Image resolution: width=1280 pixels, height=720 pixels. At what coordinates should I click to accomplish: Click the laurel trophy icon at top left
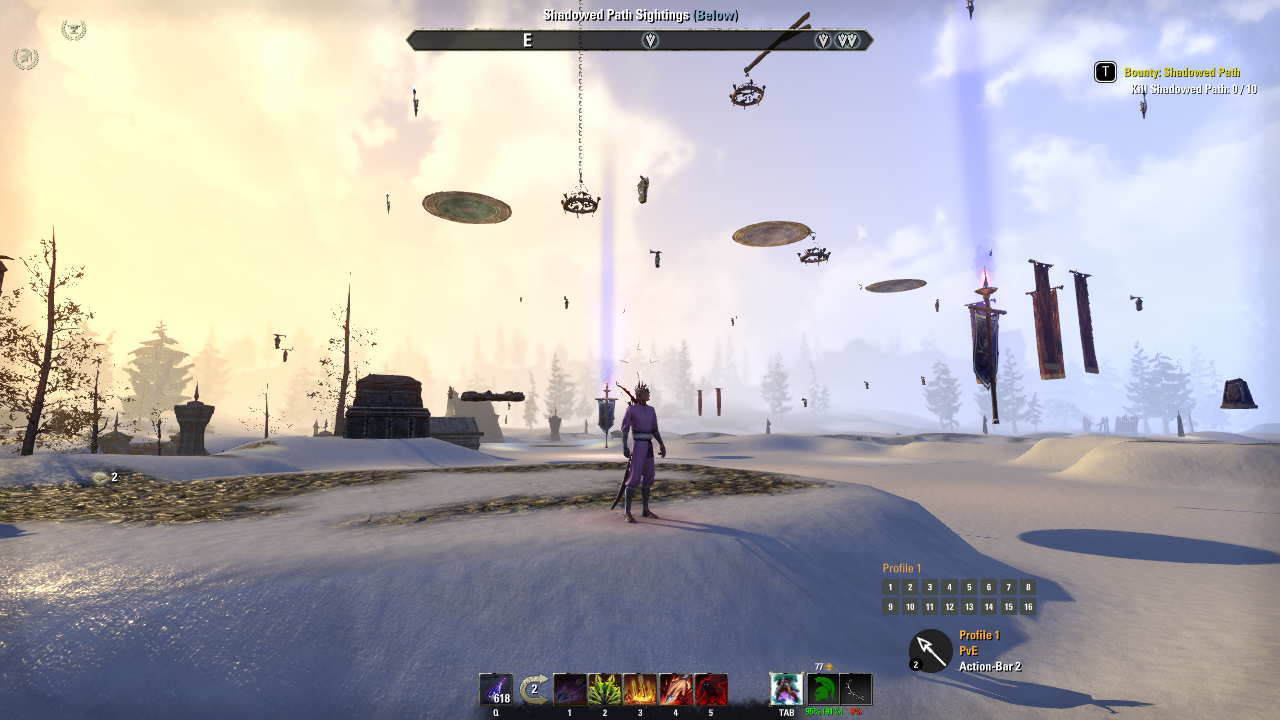pos(73,30)
